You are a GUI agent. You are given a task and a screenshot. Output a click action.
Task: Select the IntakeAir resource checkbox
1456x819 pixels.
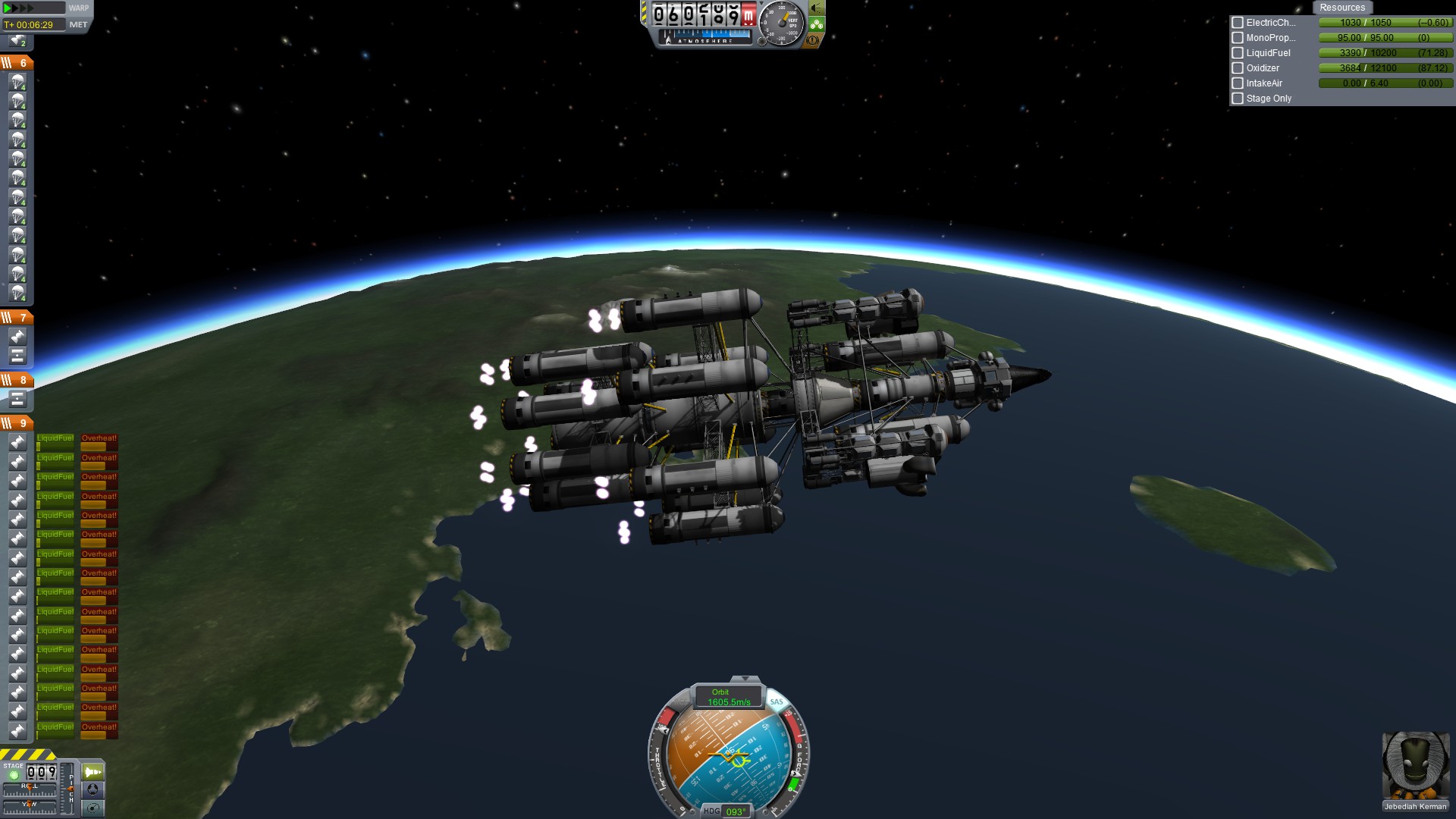(1238, 83)
